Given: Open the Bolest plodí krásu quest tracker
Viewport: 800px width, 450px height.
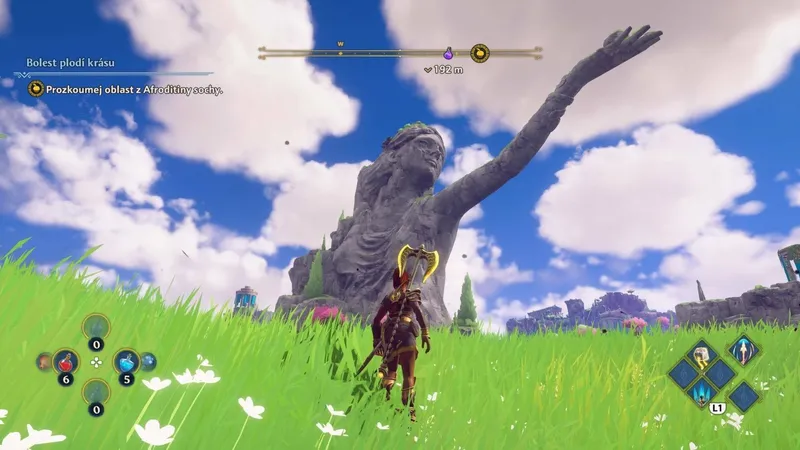Looking at the screenshot, I should 70,63.
